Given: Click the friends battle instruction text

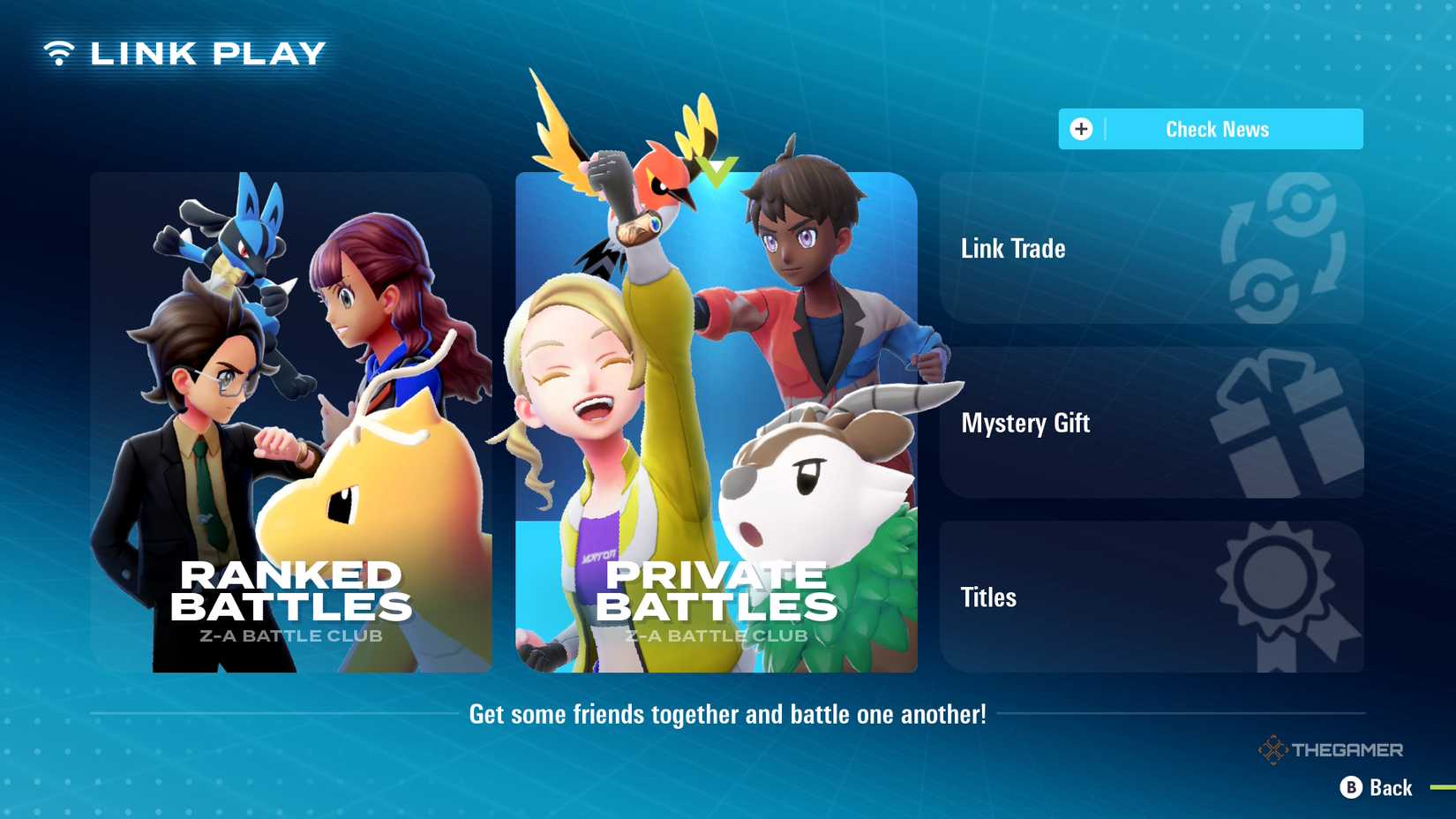Looking at the screenshot, I should pyautogui.click(x=728, y=715).
